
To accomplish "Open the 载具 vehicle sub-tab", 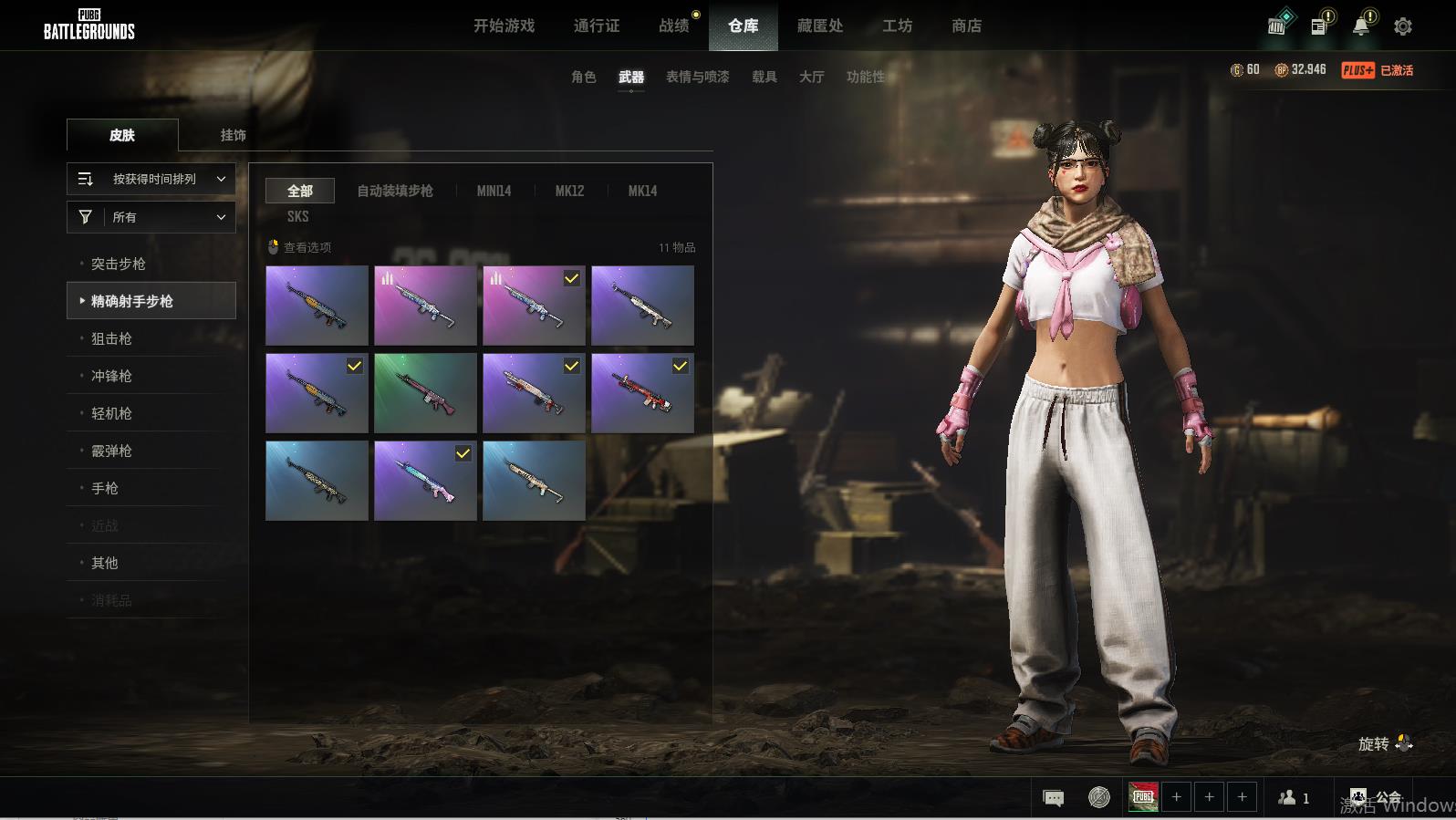I will 764,77.
